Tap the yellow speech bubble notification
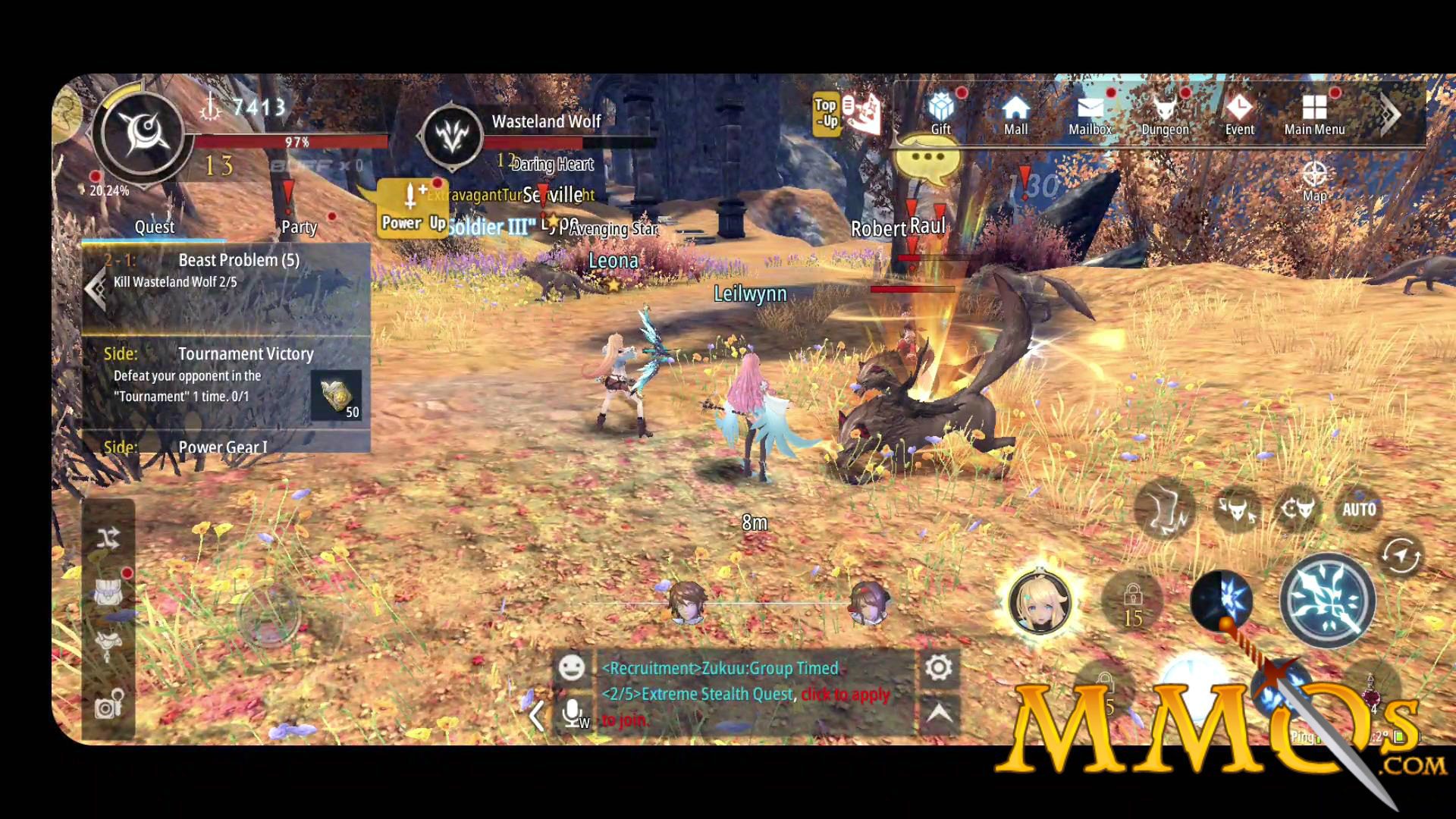Screen dimensions: 1456x819 (x=927, y=155)
